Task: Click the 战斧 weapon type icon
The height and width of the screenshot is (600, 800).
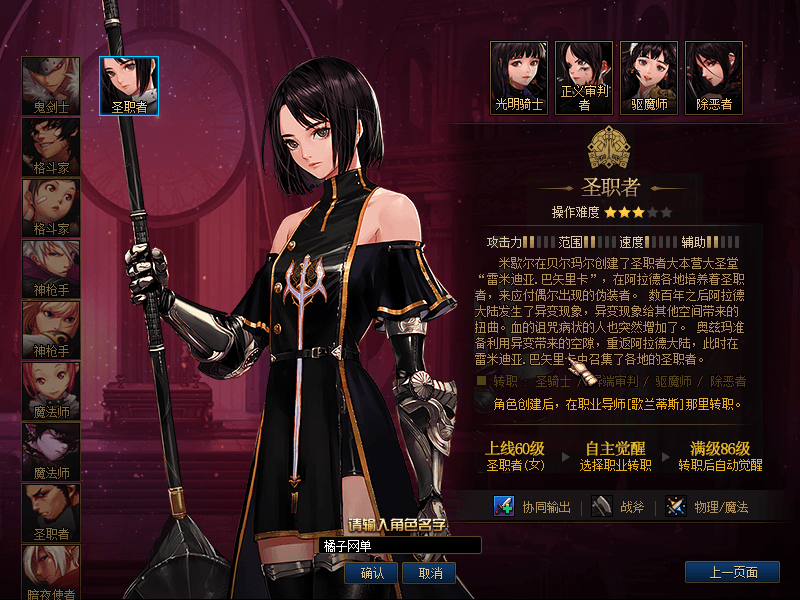Action: (x=600, y=506)
